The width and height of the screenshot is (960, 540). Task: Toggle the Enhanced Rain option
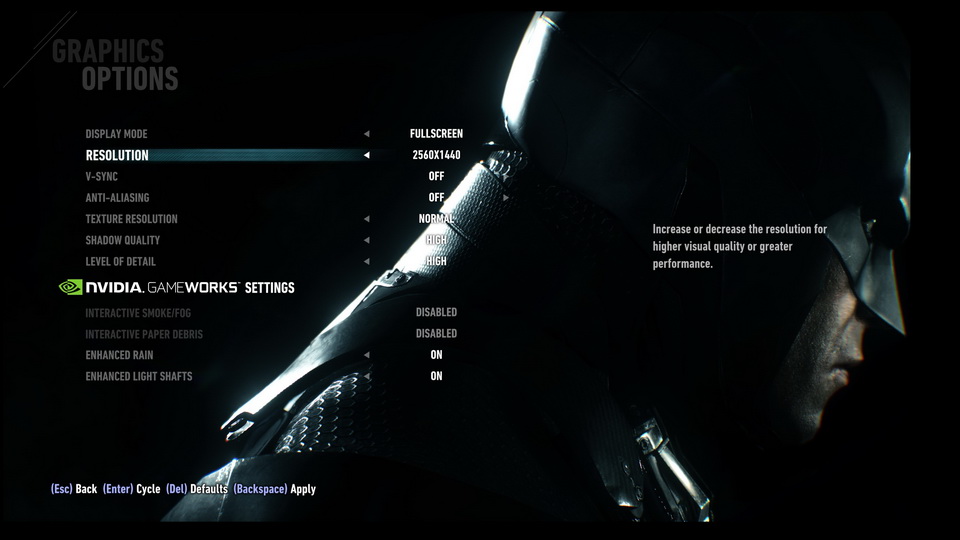coord(119,355)
